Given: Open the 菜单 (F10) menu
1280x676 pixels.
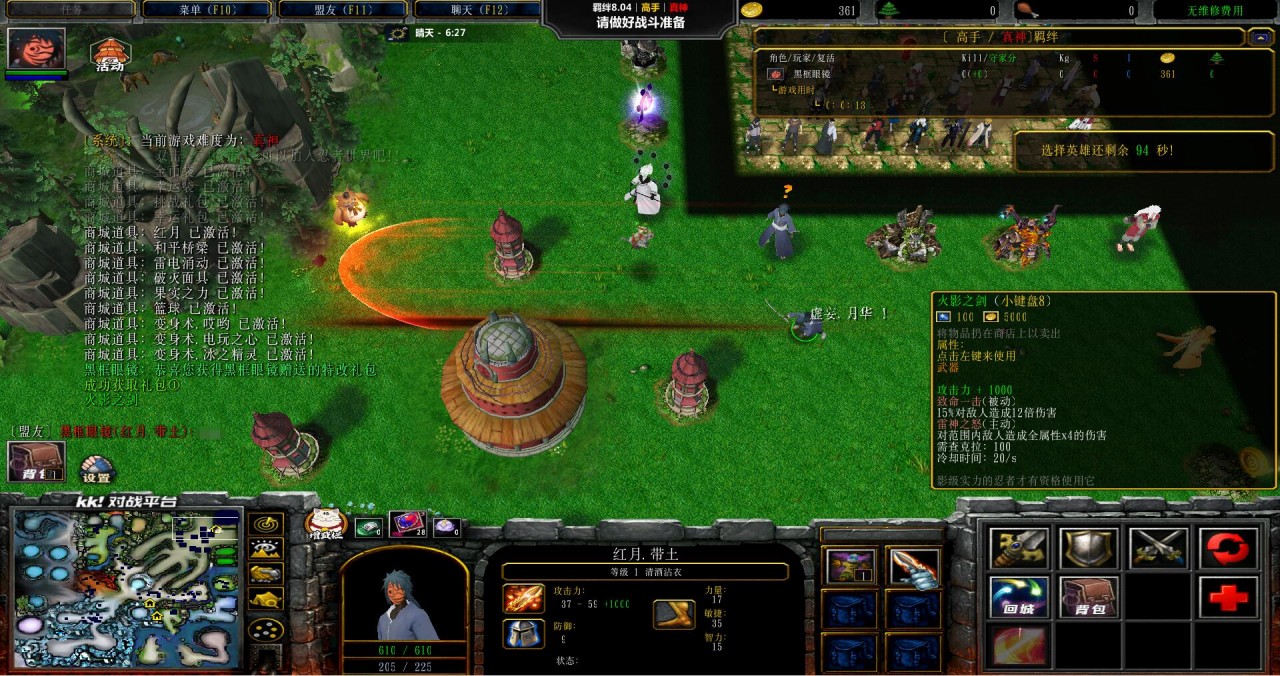Looking at the screenshot, I should [206, 10].
